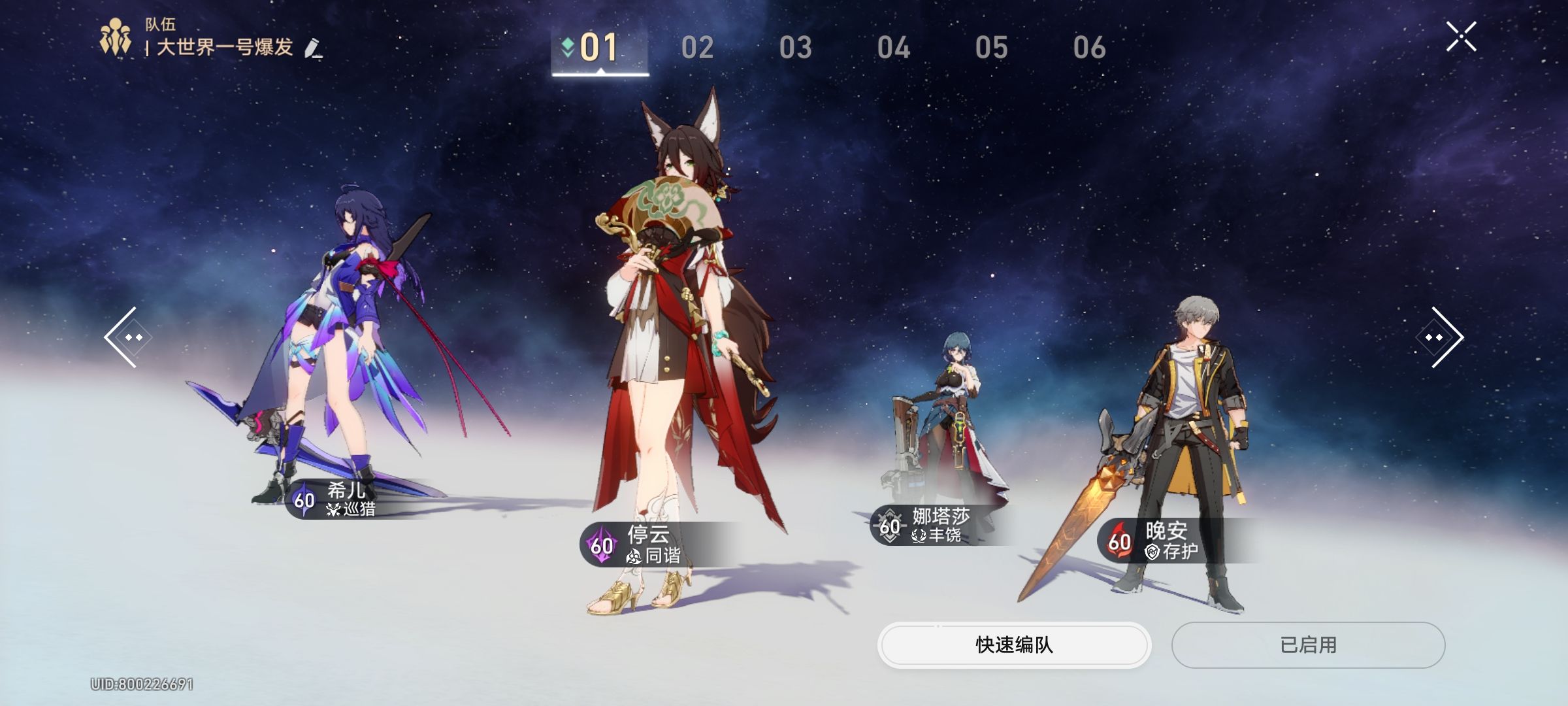Choose team tab 06
1568x706 pixels.
(x=1089, y=48)
